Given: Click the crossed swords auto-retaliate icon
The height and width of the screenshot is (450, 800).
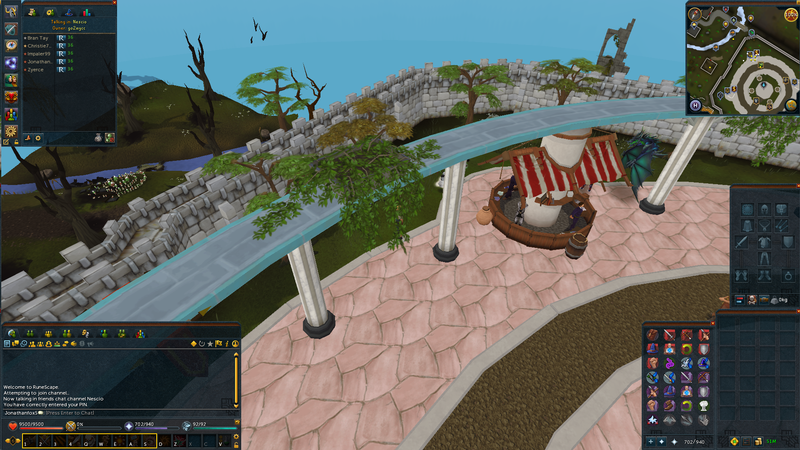Looking at the screenshot, I should (71, 426).
